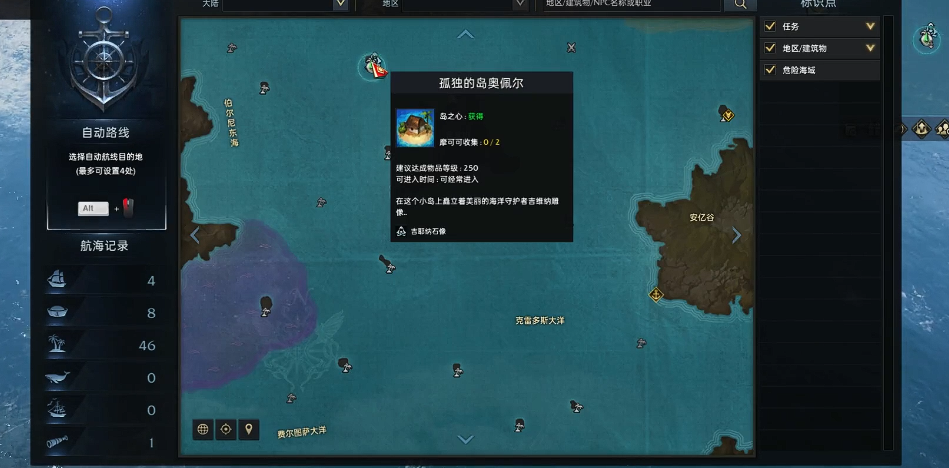Open the 大陆 continent dropdown

point(340,4)
